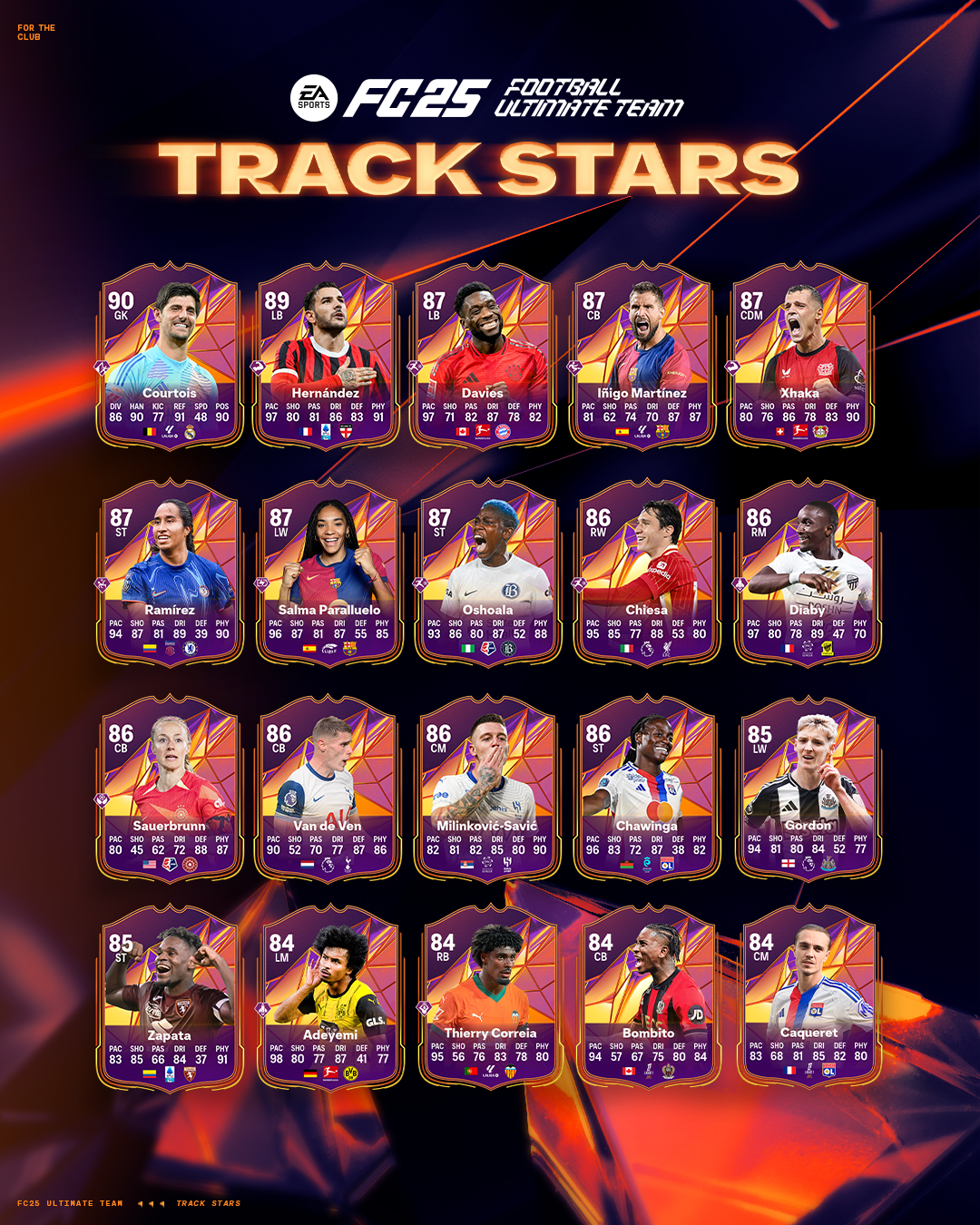Select the 90-rated Courtois goalkeeper card
This screenshot has width=980, height=1225.
(x=170, y=356)
